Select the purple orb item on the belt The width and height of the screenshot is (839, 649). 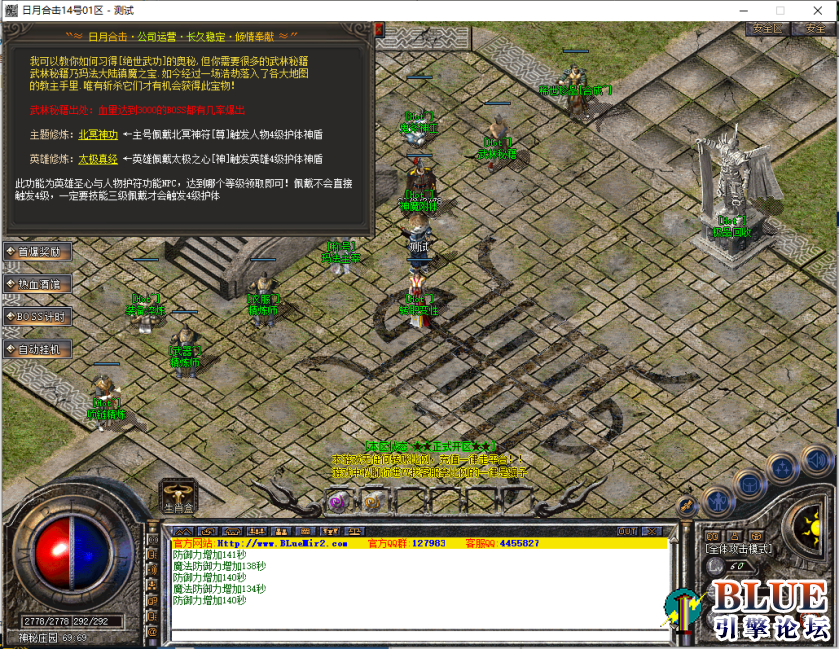(337, 501)
